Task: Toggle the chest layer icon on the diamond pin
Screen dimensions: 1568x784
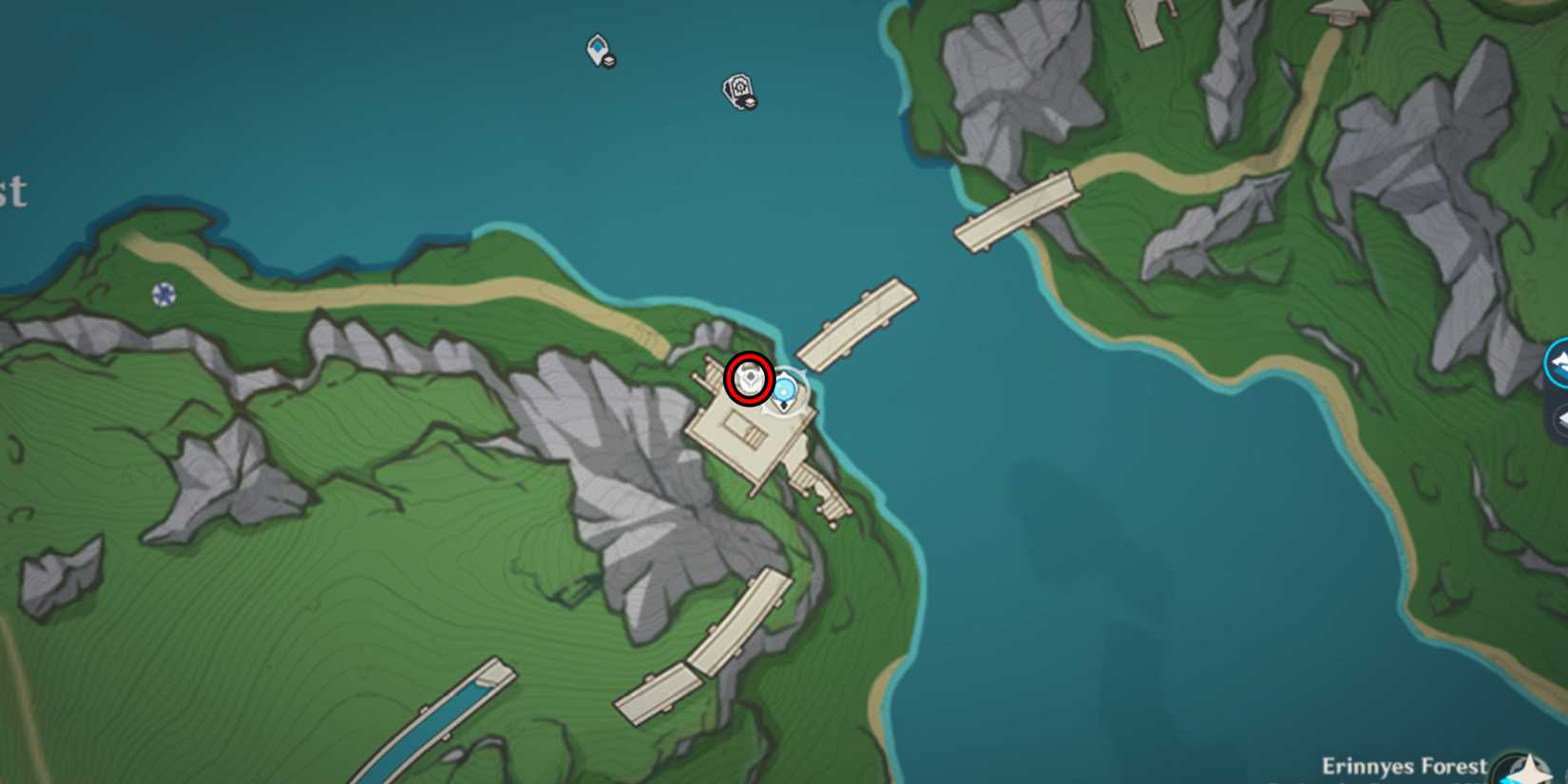Action: (608, 60)
